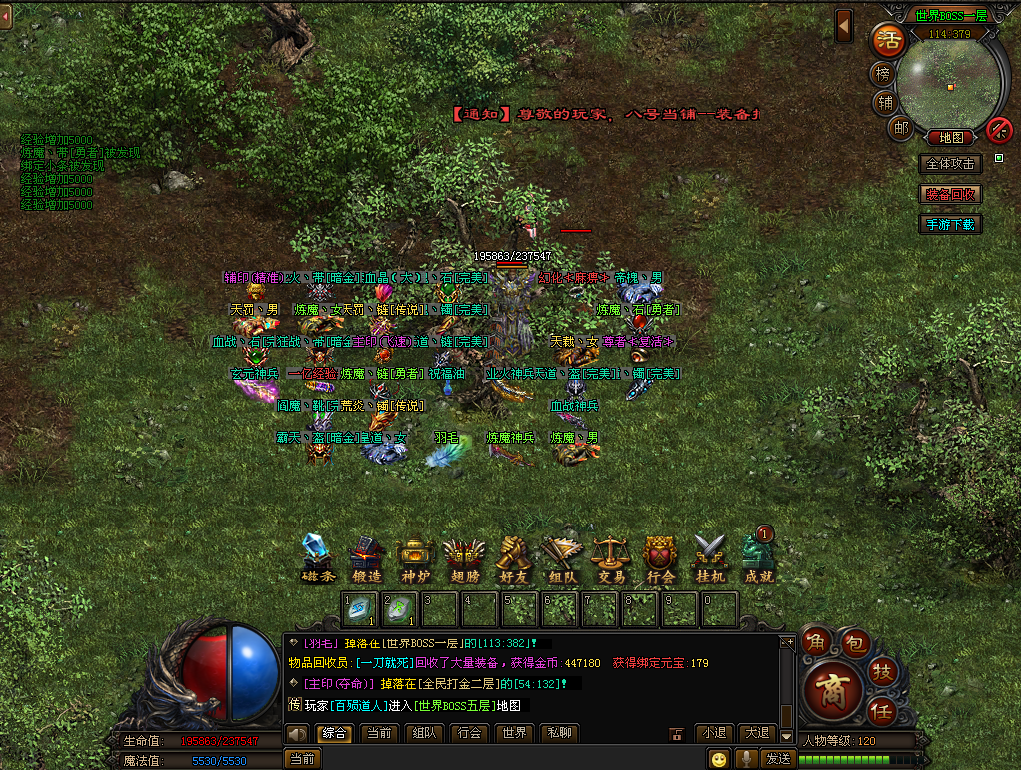Image resolution: width=1021 pixels, height=770 pixels.
Task: Click the 全体攻击 attack-all button
Action: pos(950,164)
